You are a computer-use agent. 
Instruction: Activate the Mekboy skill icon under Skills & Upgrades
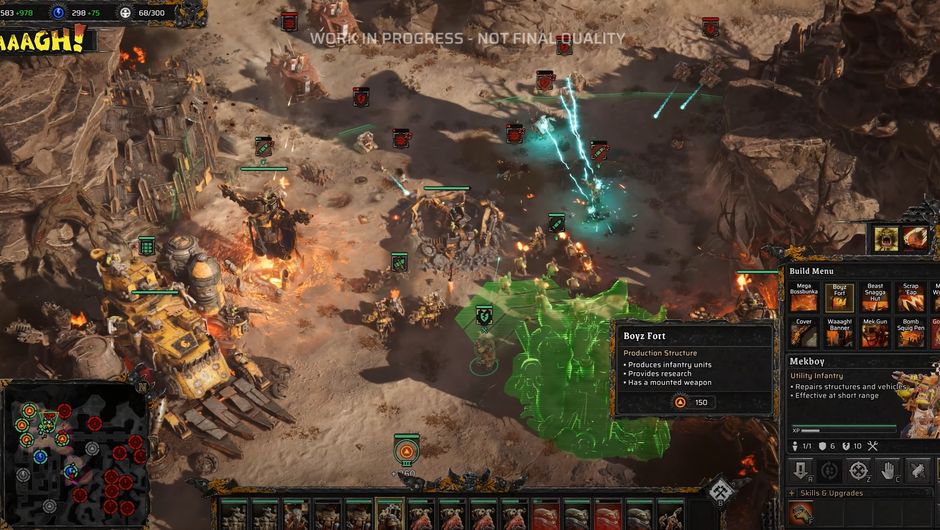click(x=801, y=513)
